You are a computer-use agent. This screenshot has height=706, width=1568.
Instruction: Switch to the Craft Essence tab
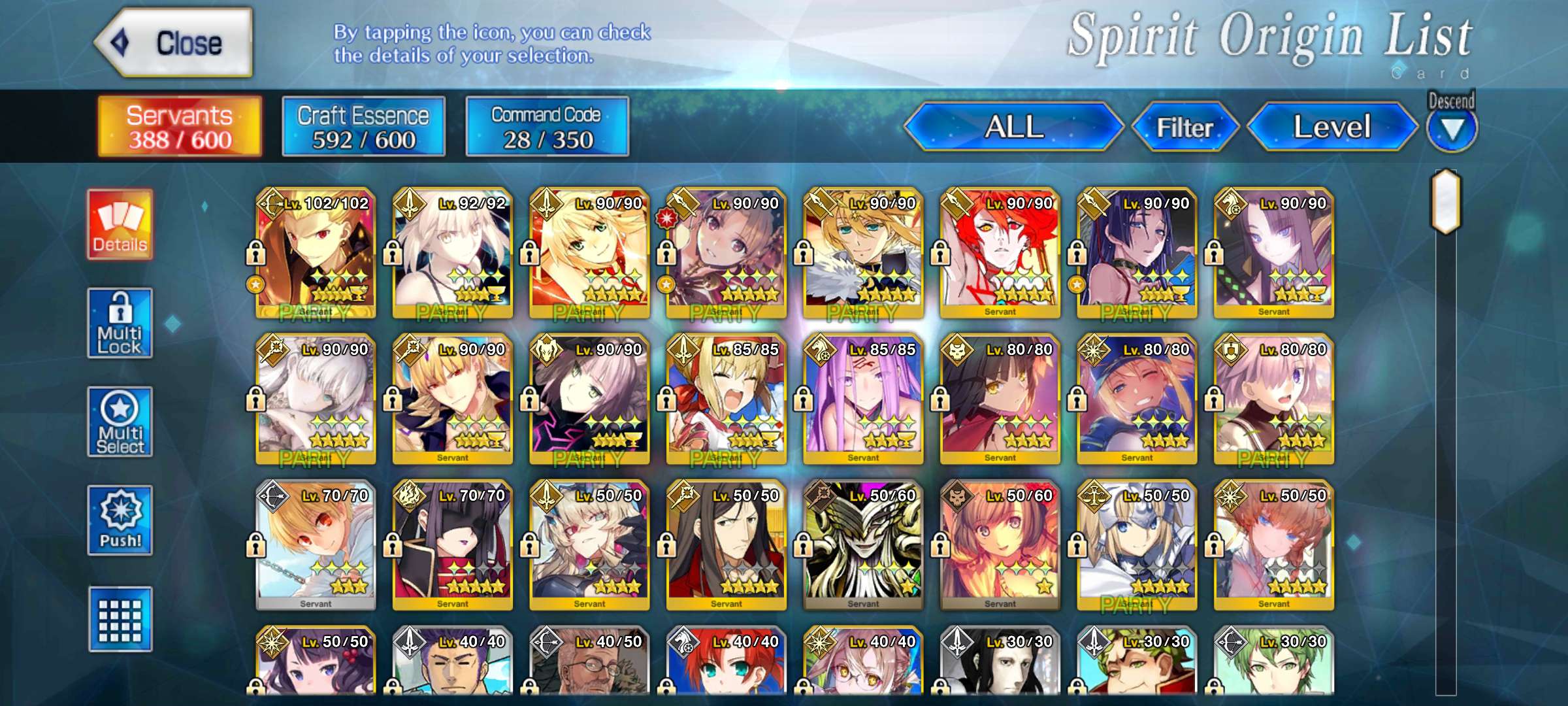[363, 127]
